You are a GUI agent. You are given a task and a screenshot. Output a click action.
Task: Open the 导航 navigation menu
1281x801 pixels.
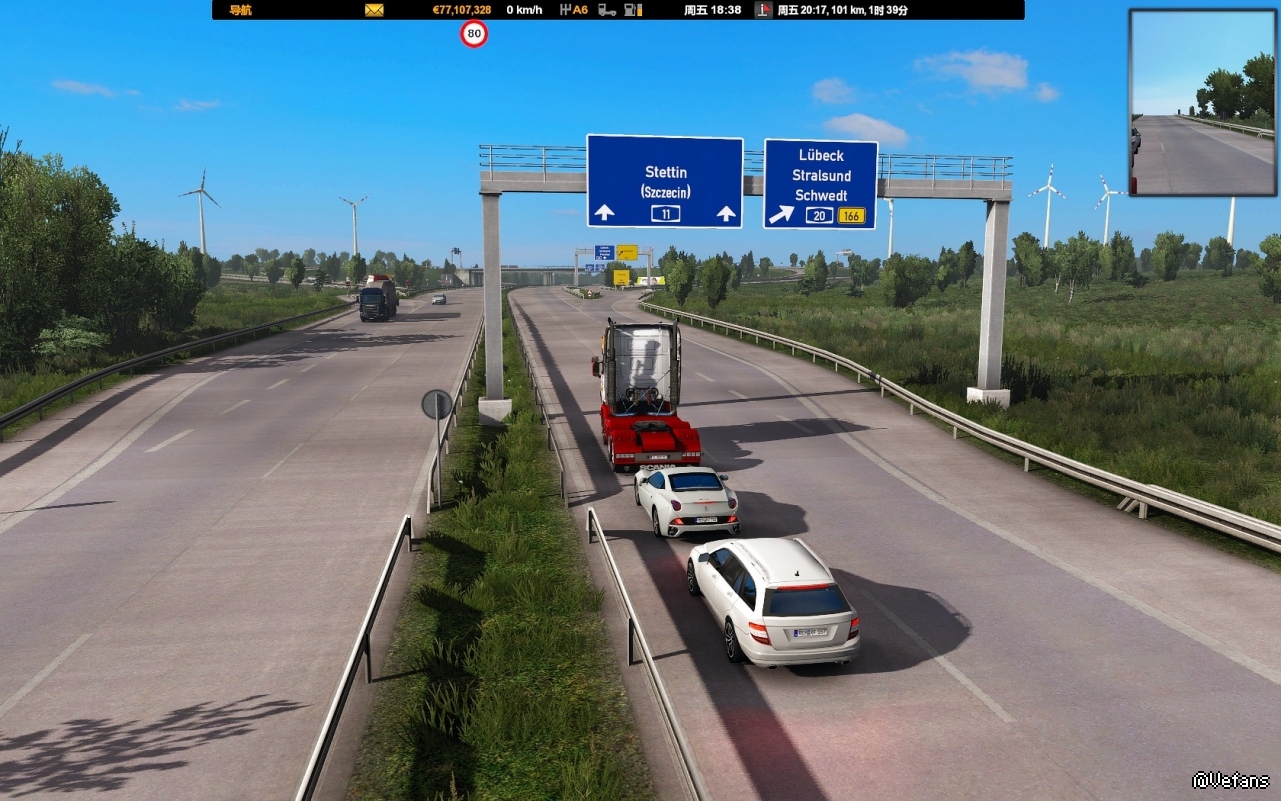pyautogui.click(x=240, y=10)
